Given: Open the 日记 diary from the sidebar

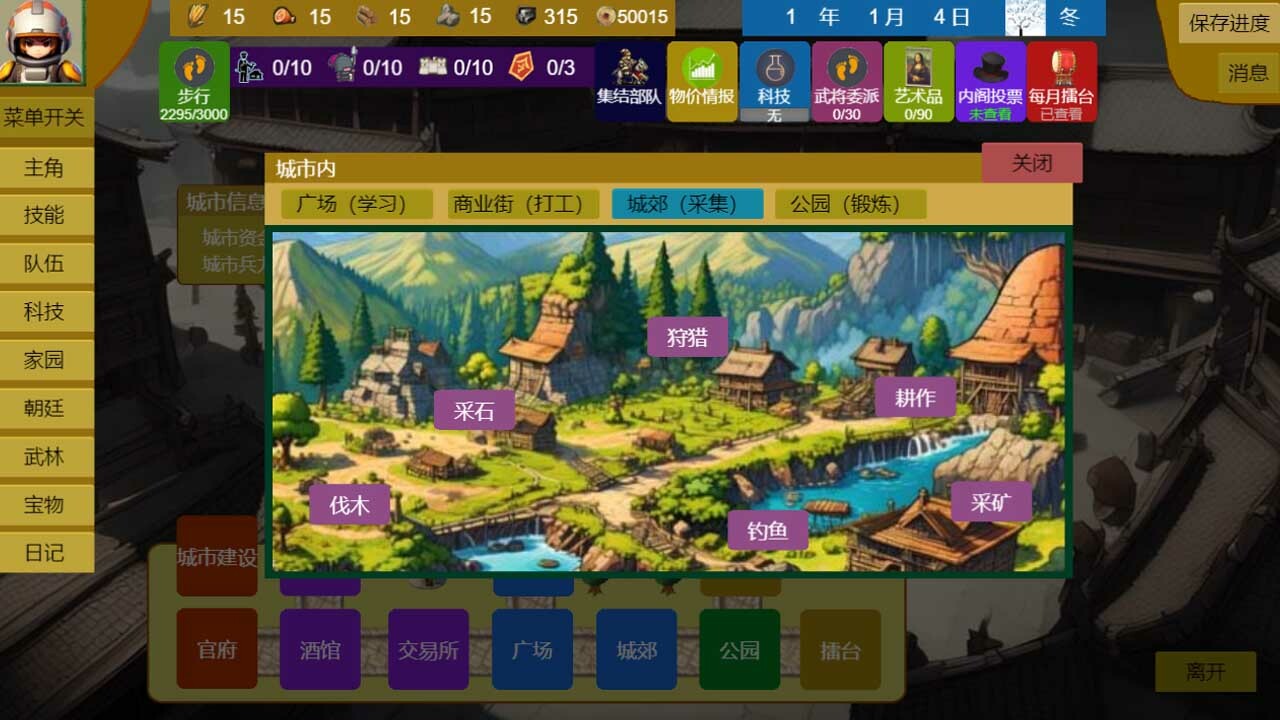Looking at the screenshot, I should (x=44, y=553).
